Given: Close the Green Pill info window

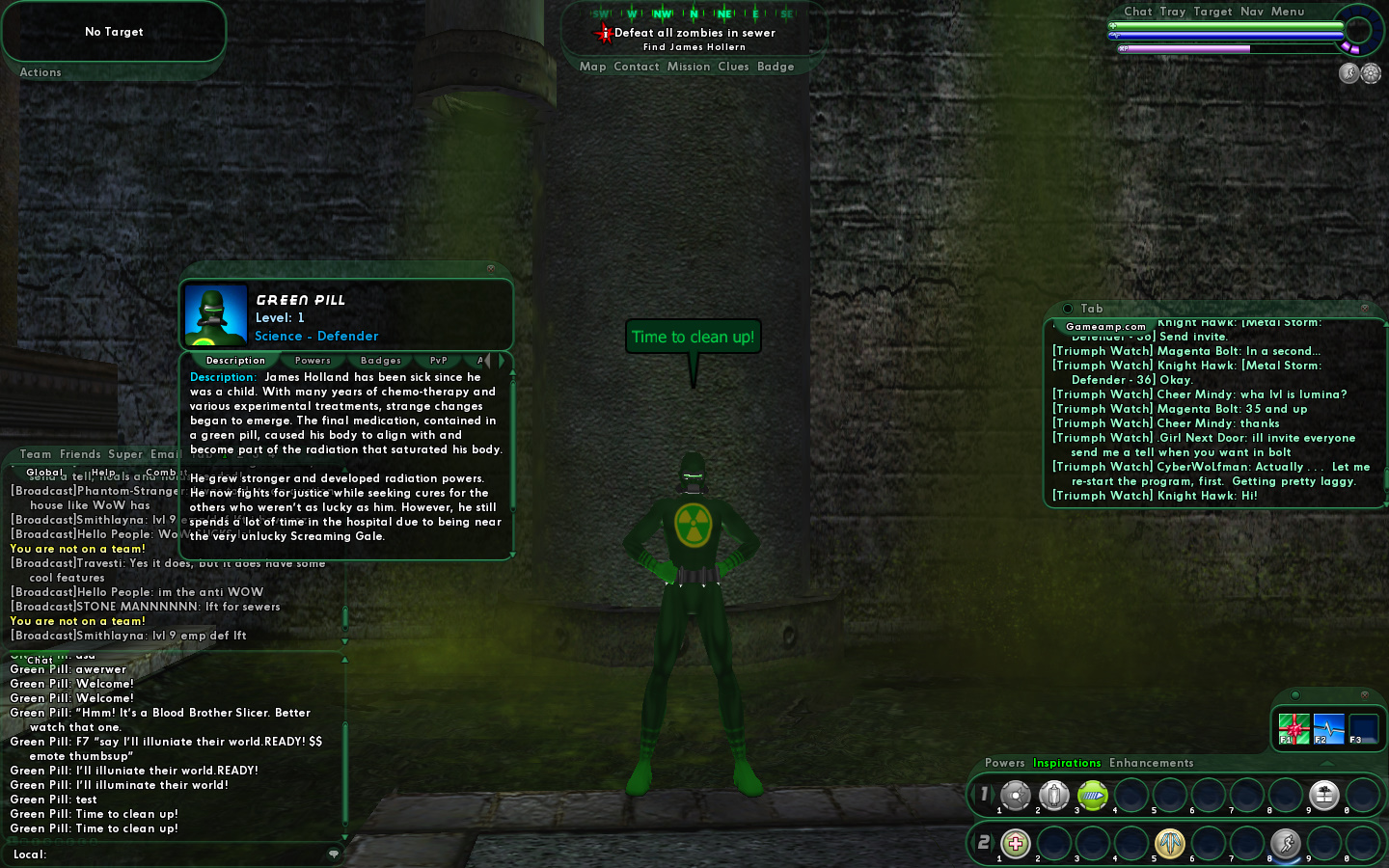Looking at the screenshot, I should tap(490, 268).
